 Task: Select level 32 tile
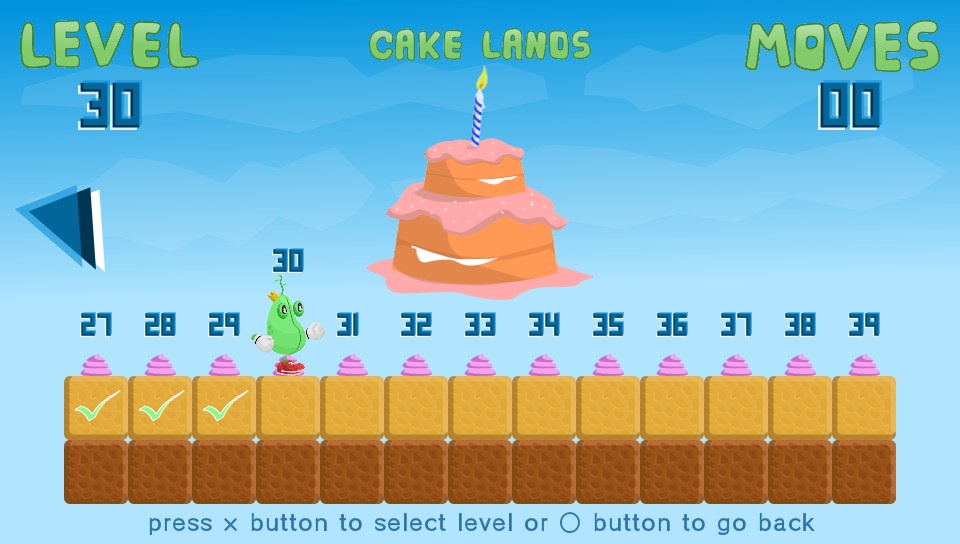click(x=416, y=407)
